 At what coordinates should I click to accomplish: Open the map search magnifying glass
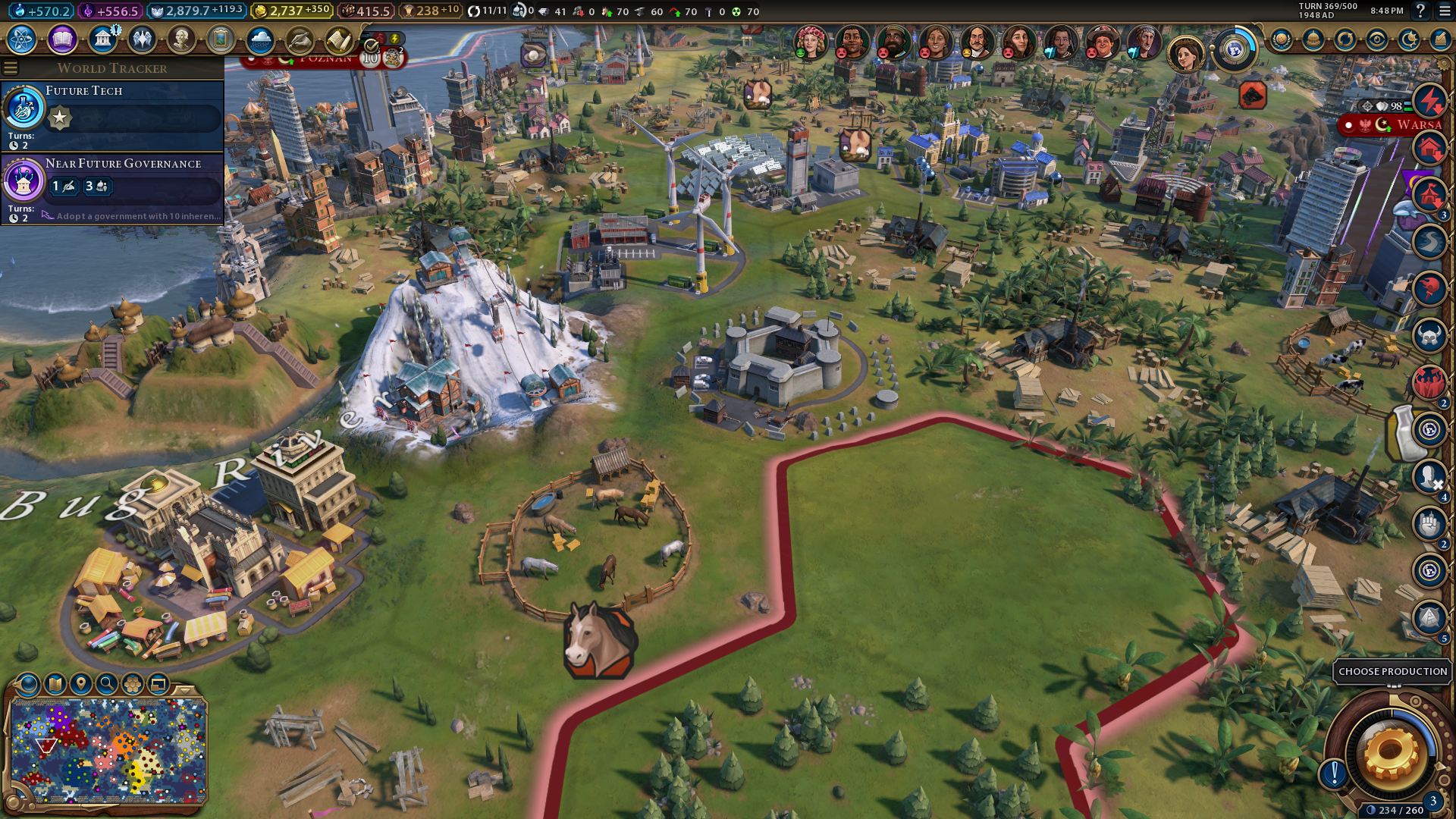(x=107, y=684)
